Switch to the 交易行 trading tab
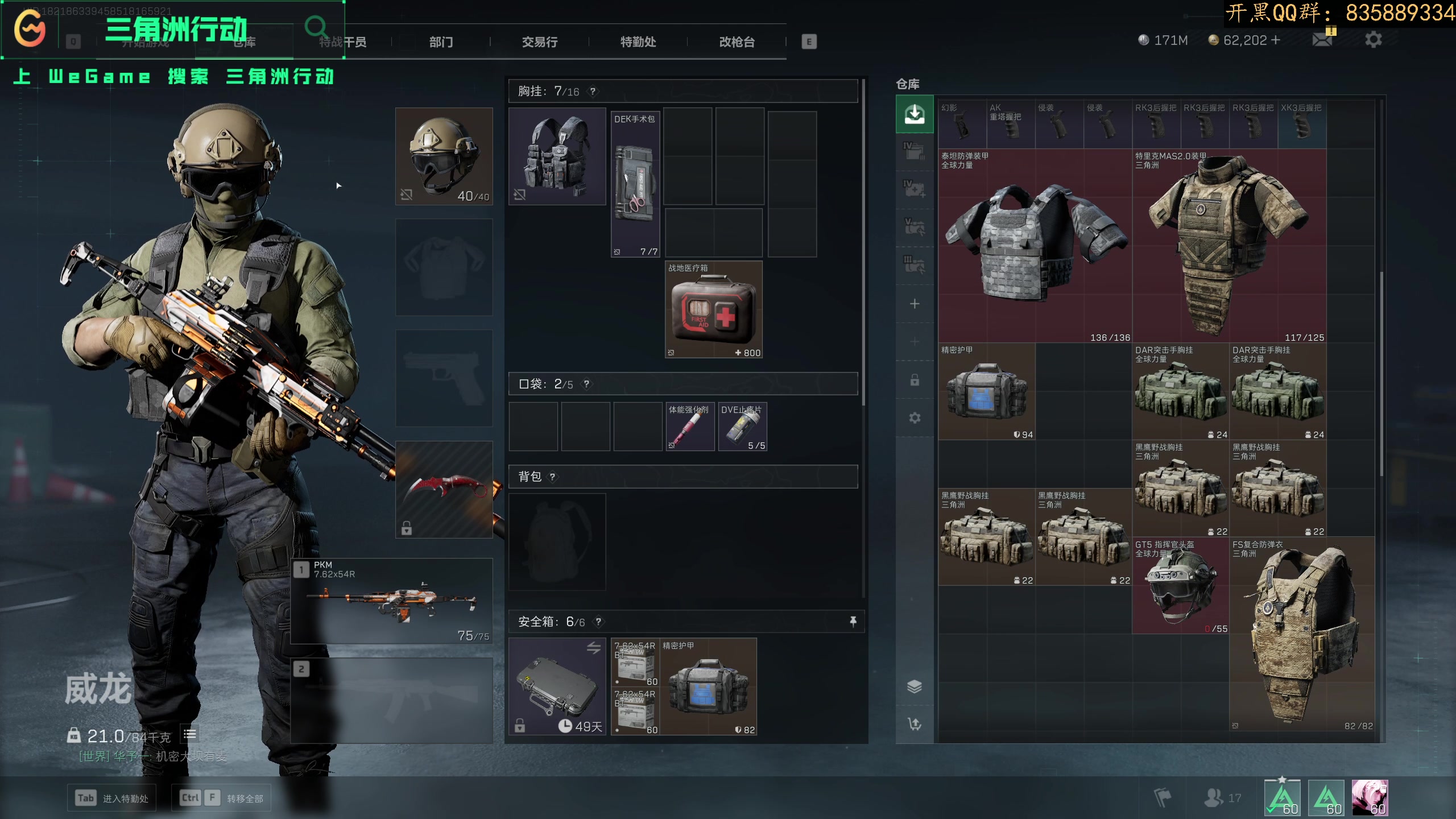This screenshot has width=1456, height=819. tap(539, 42)
